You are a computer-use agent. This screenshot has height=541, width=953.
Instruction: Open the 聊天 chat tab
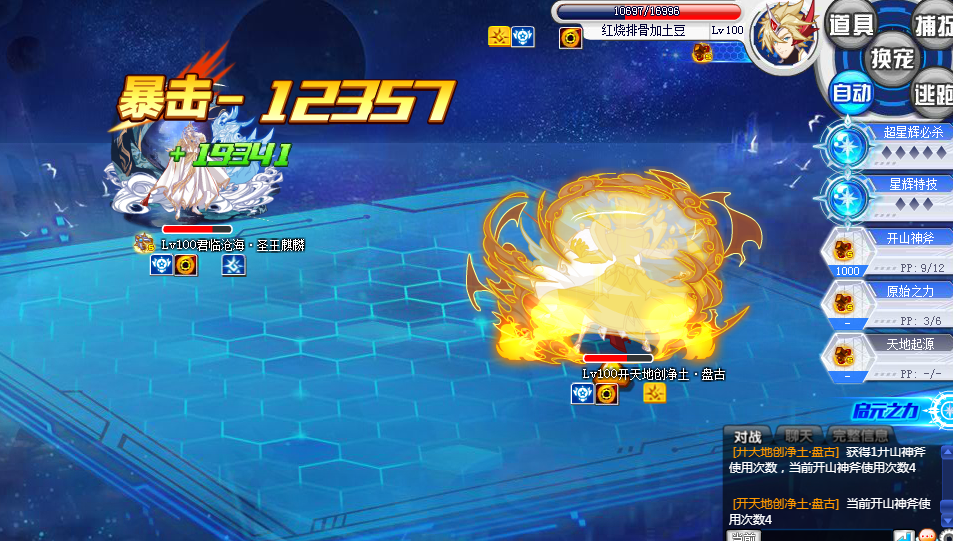point(798,436)
